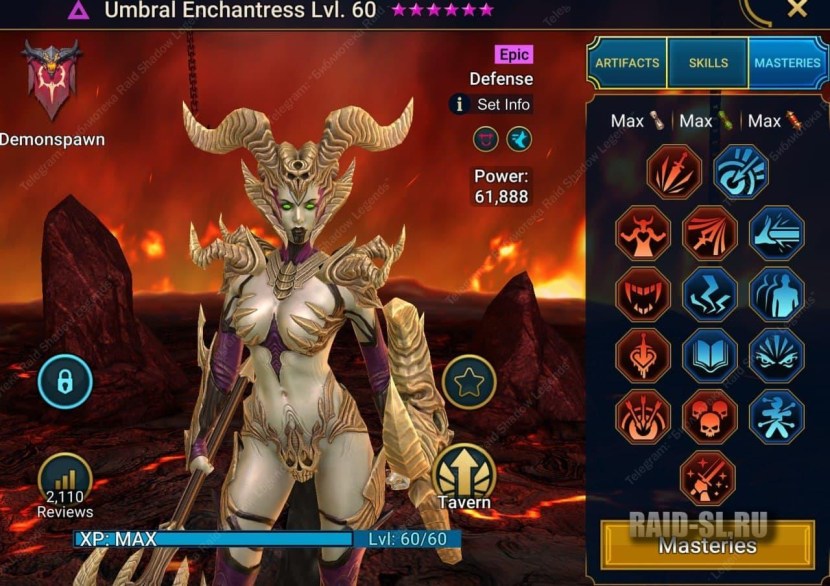This screenshot has width=830, height=586.
Task: Pick the red fanged mouth mastery
Action: pos(642,294)
